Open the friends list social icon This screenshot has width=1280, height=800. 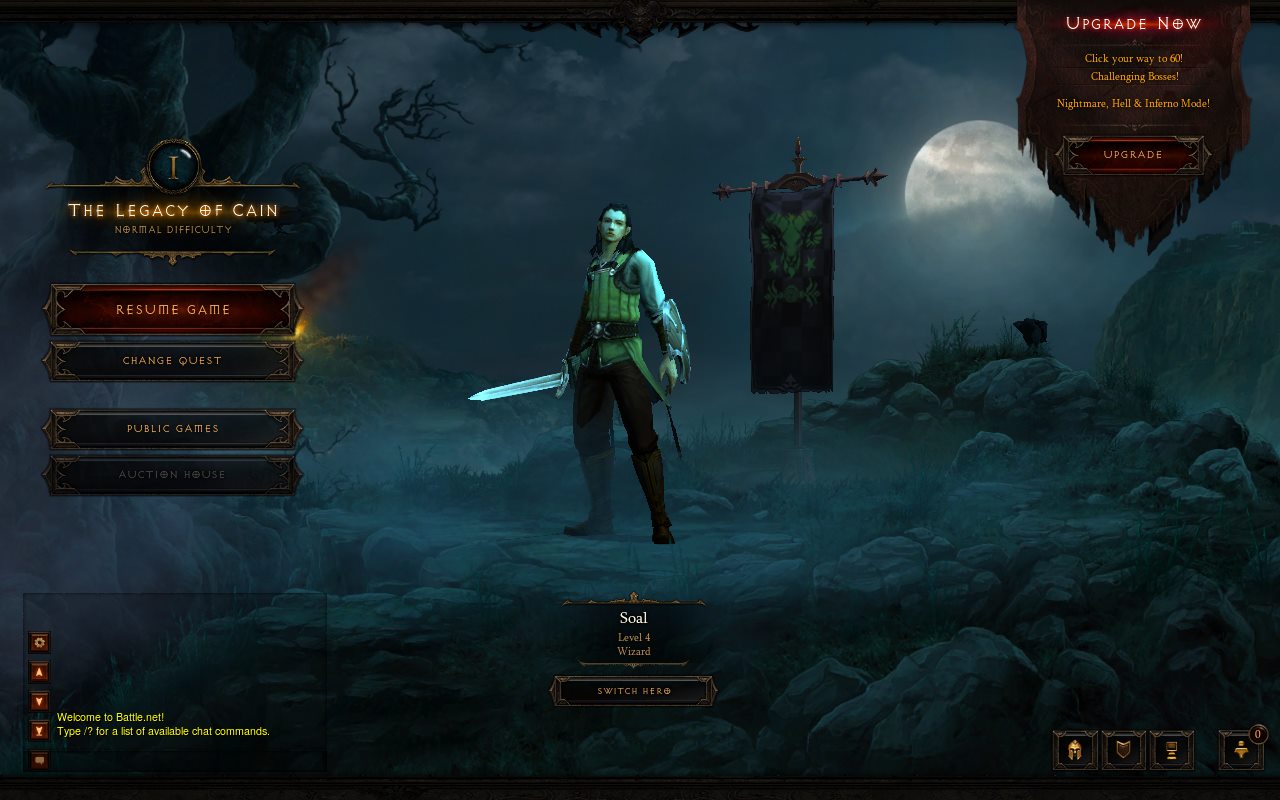click(1241, 750)
